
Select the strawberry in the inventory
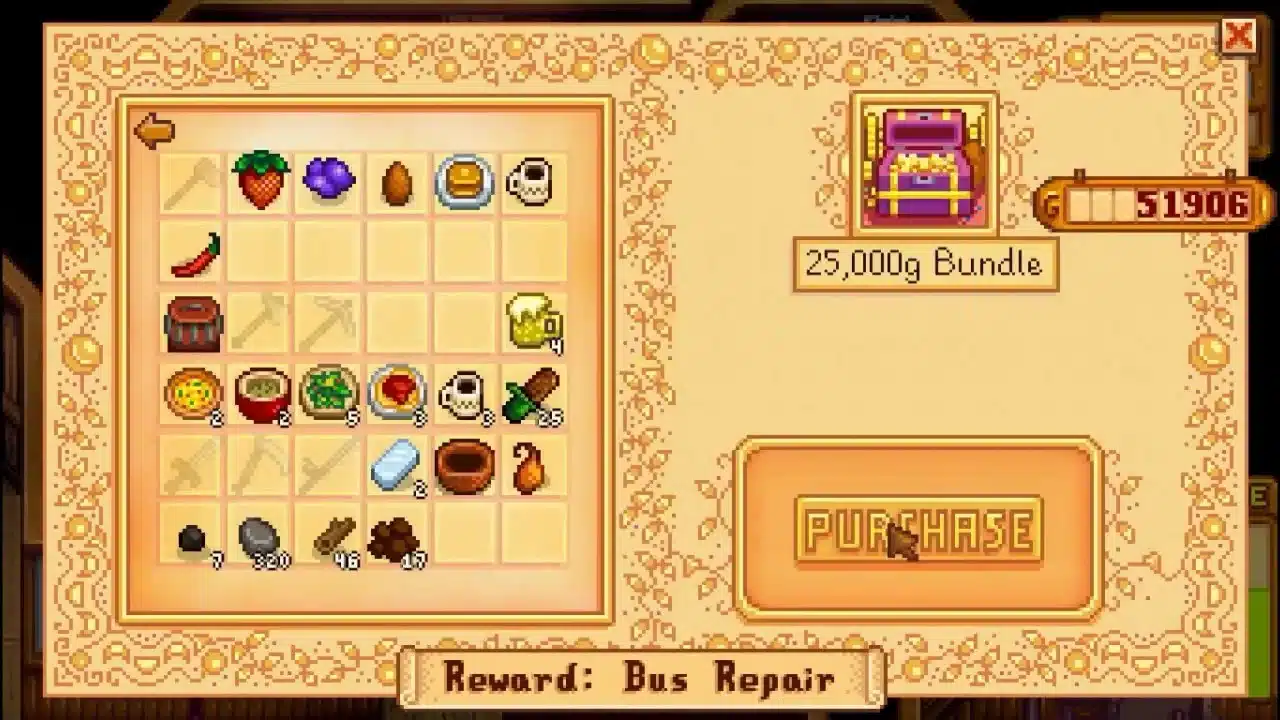[x=260, y=181]
